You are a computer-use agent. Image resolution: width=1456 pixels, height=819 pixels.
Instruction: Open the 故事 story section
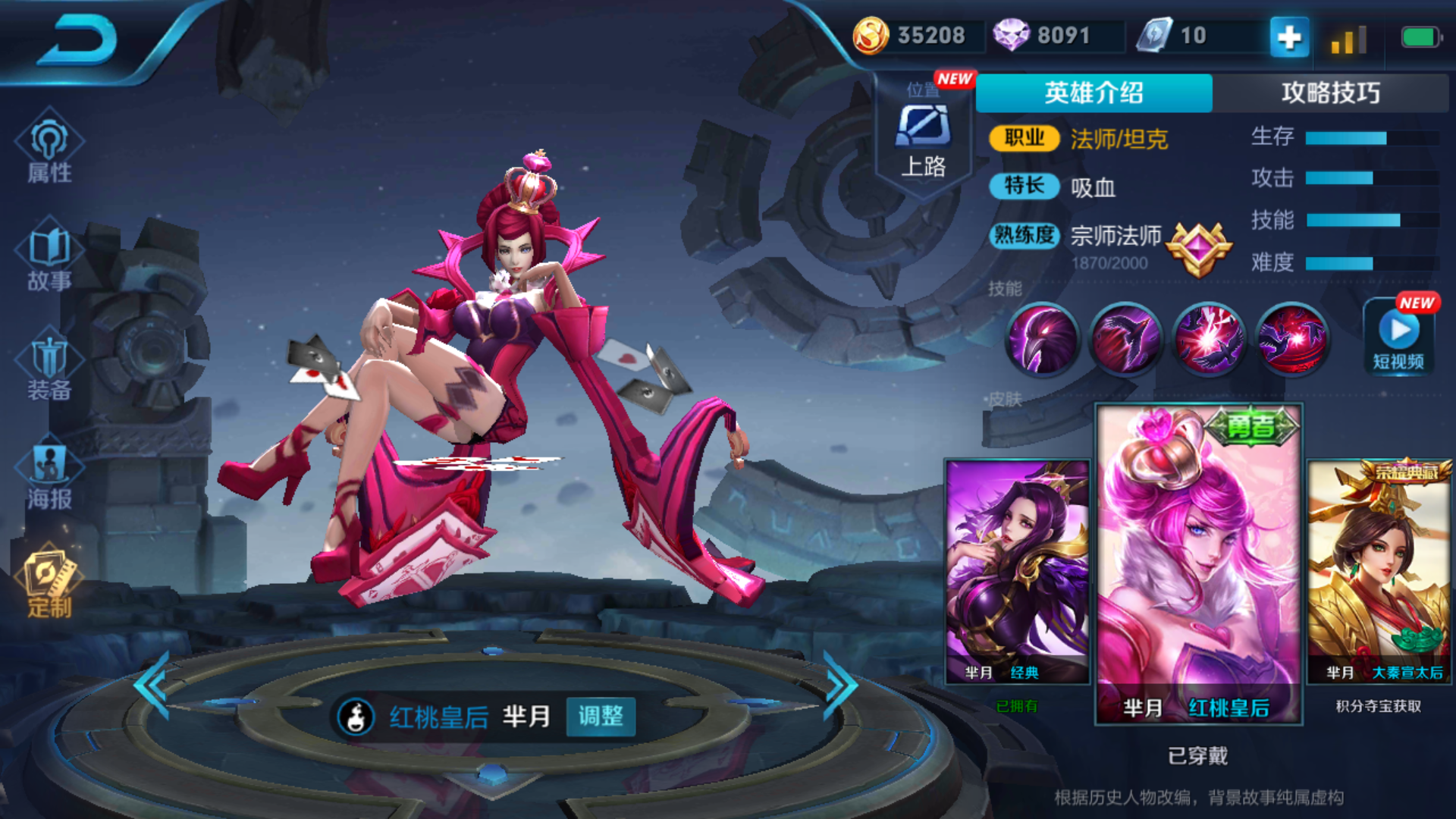coord(49,258)
